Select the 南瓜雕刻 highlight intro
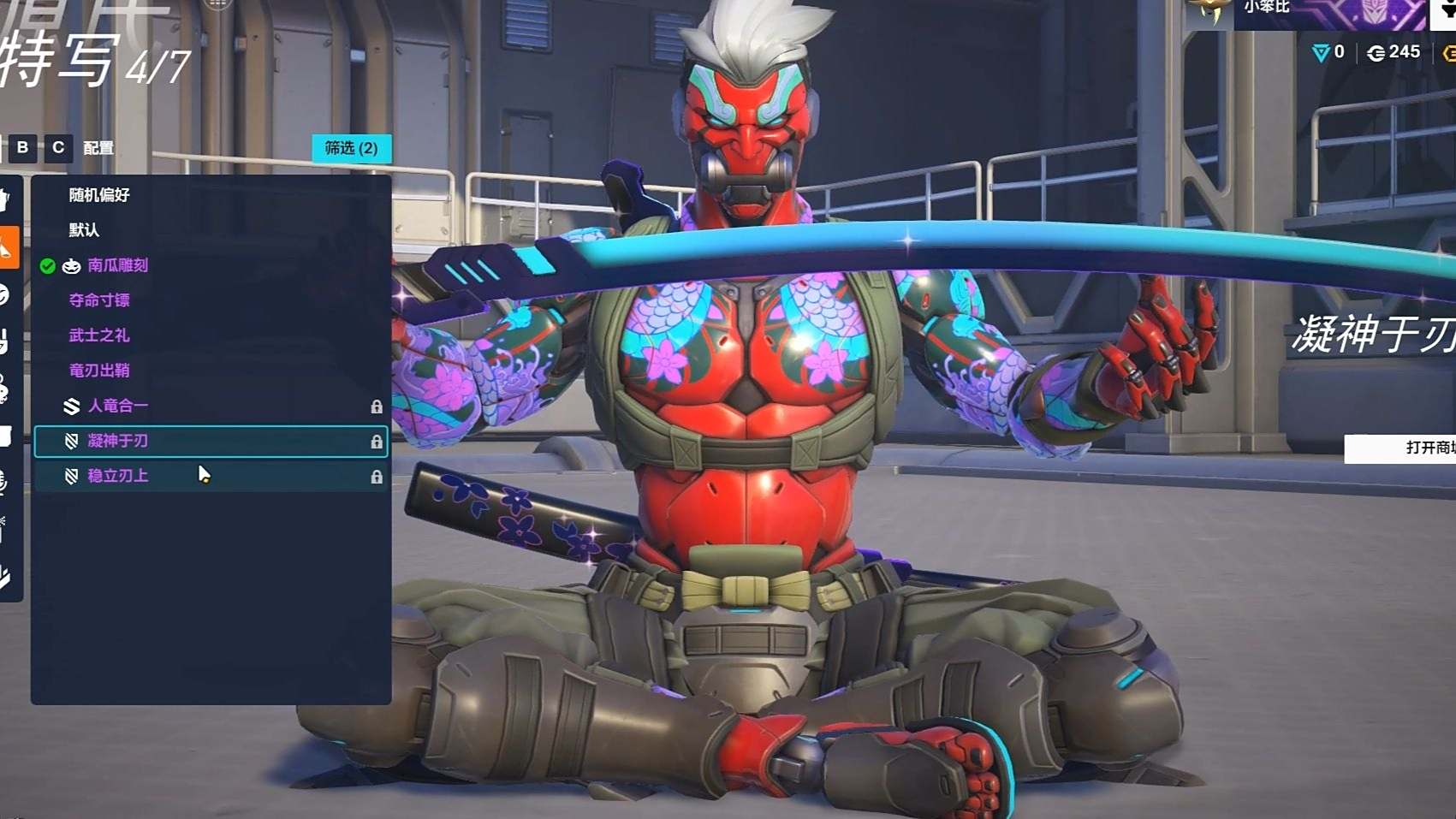This screenshot has width=1456, height=819. tap(117, 265)
